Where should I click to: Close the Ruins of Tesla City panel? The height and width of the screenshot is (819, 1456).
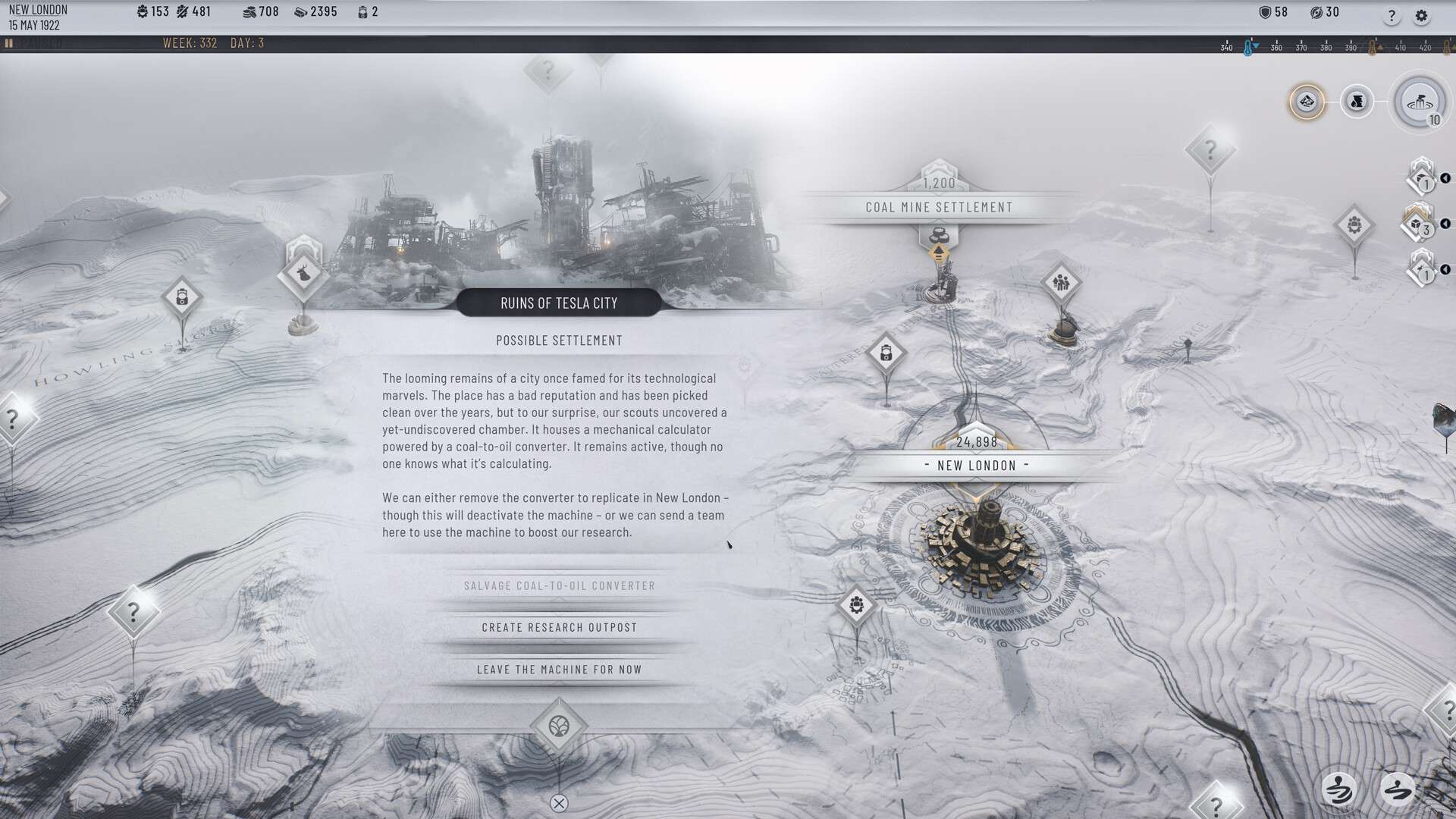559,804
